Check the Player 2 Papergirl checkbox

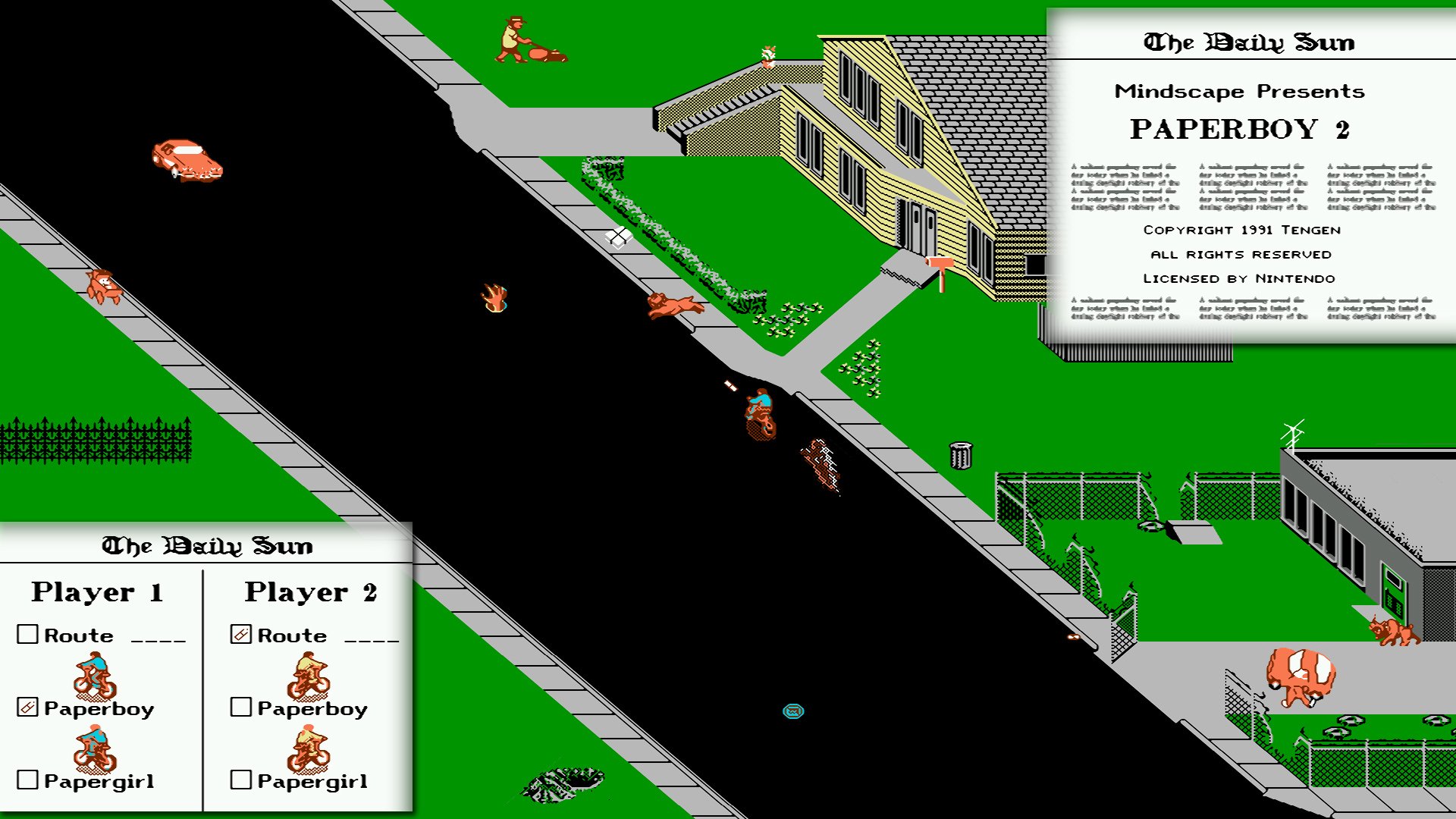(240, 780)
